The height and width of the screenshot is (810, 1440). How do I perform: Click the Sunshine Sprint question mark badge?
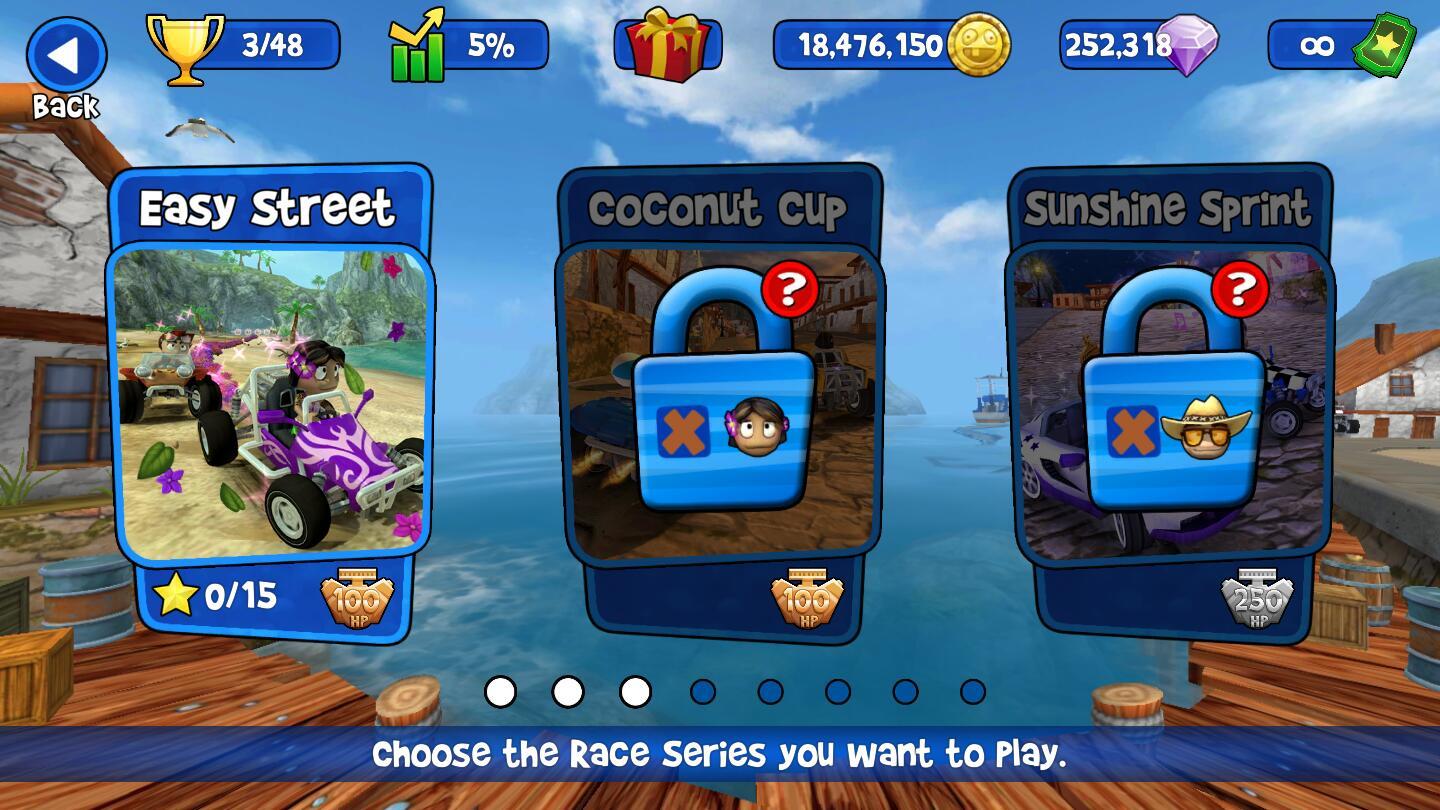point(1240,289)
